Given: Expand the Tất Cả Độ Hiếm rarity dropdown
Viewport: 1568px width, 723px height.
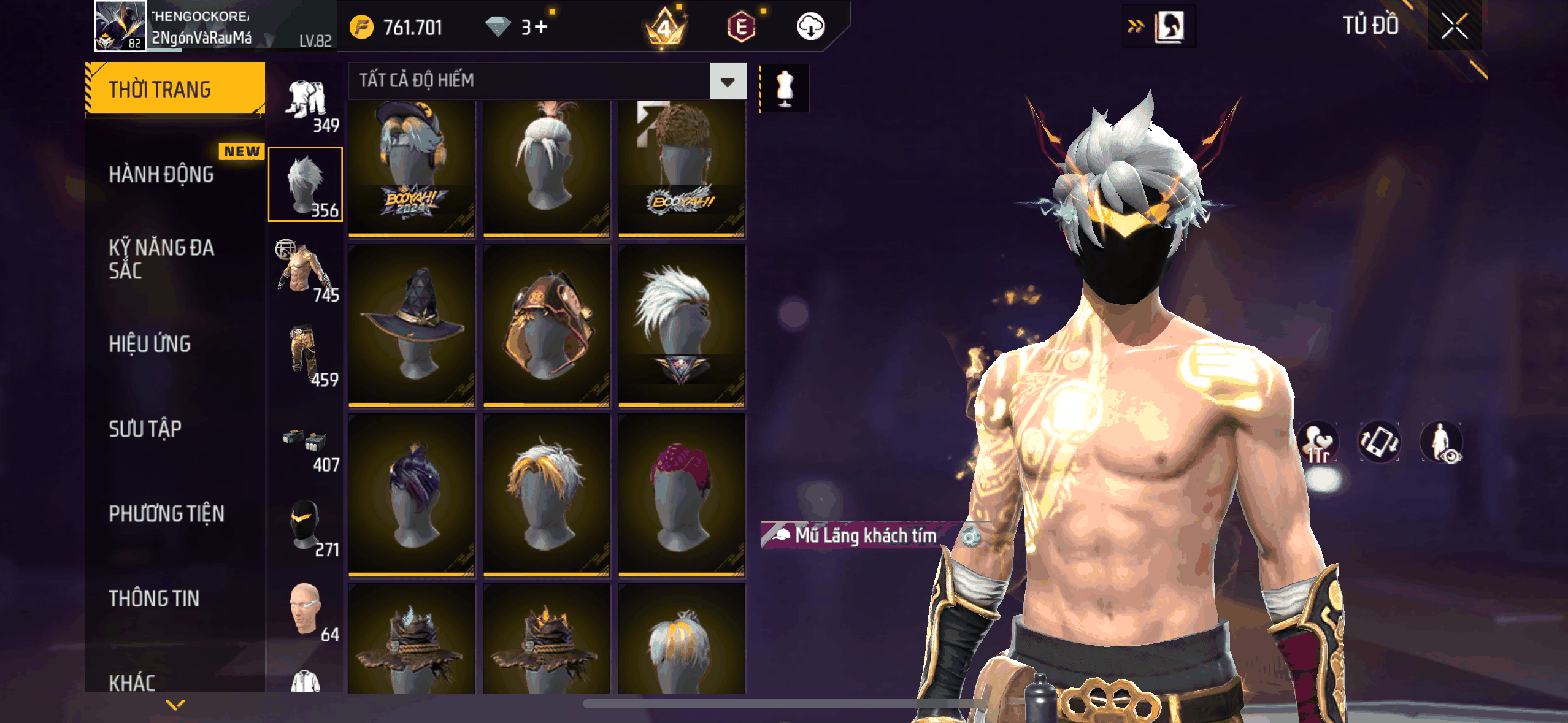Looking at the screenshot, I should (728, 81).
